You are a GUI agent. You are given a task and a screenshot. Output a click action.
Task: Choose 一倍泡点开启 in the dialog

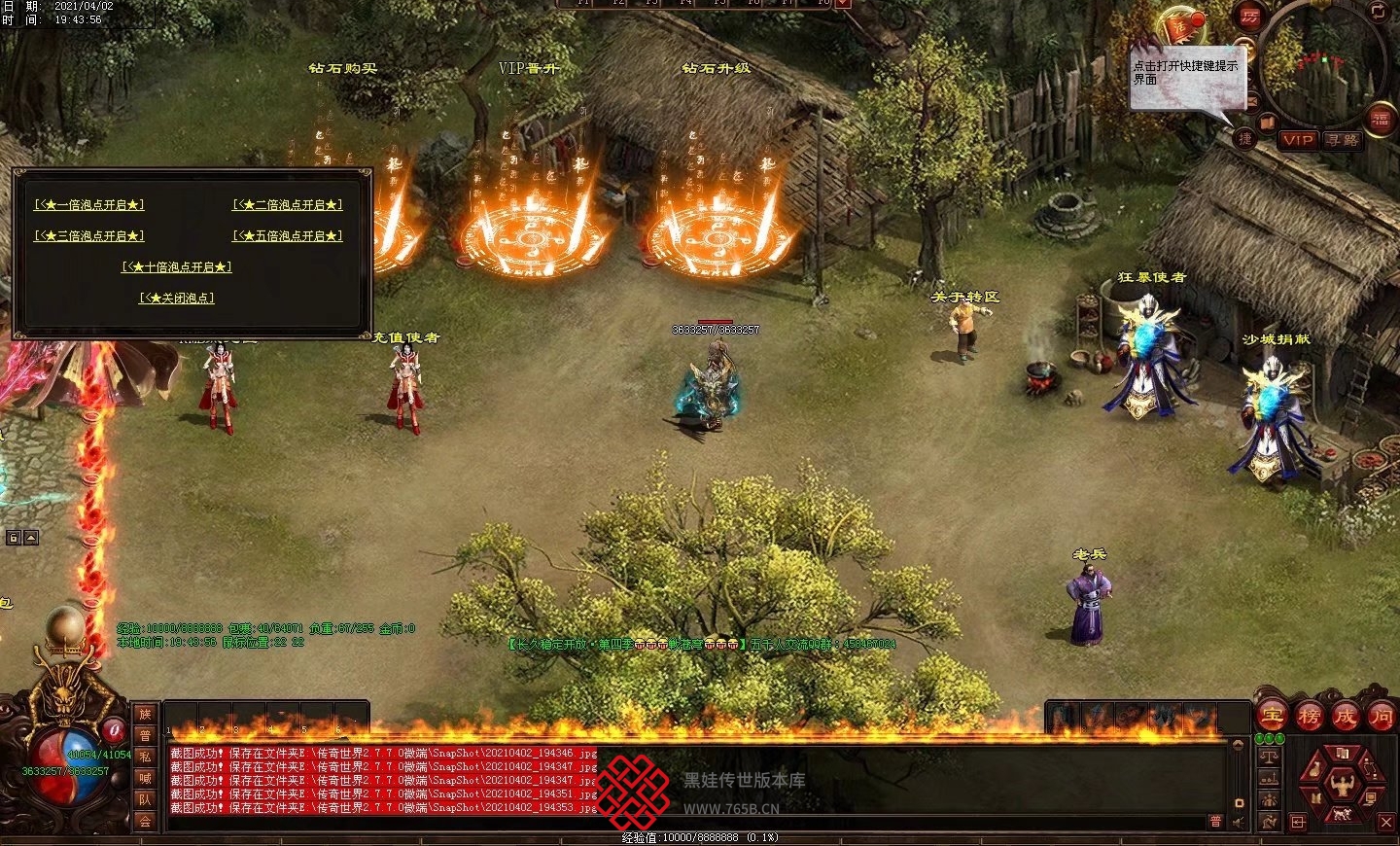(x=89, y=205)
